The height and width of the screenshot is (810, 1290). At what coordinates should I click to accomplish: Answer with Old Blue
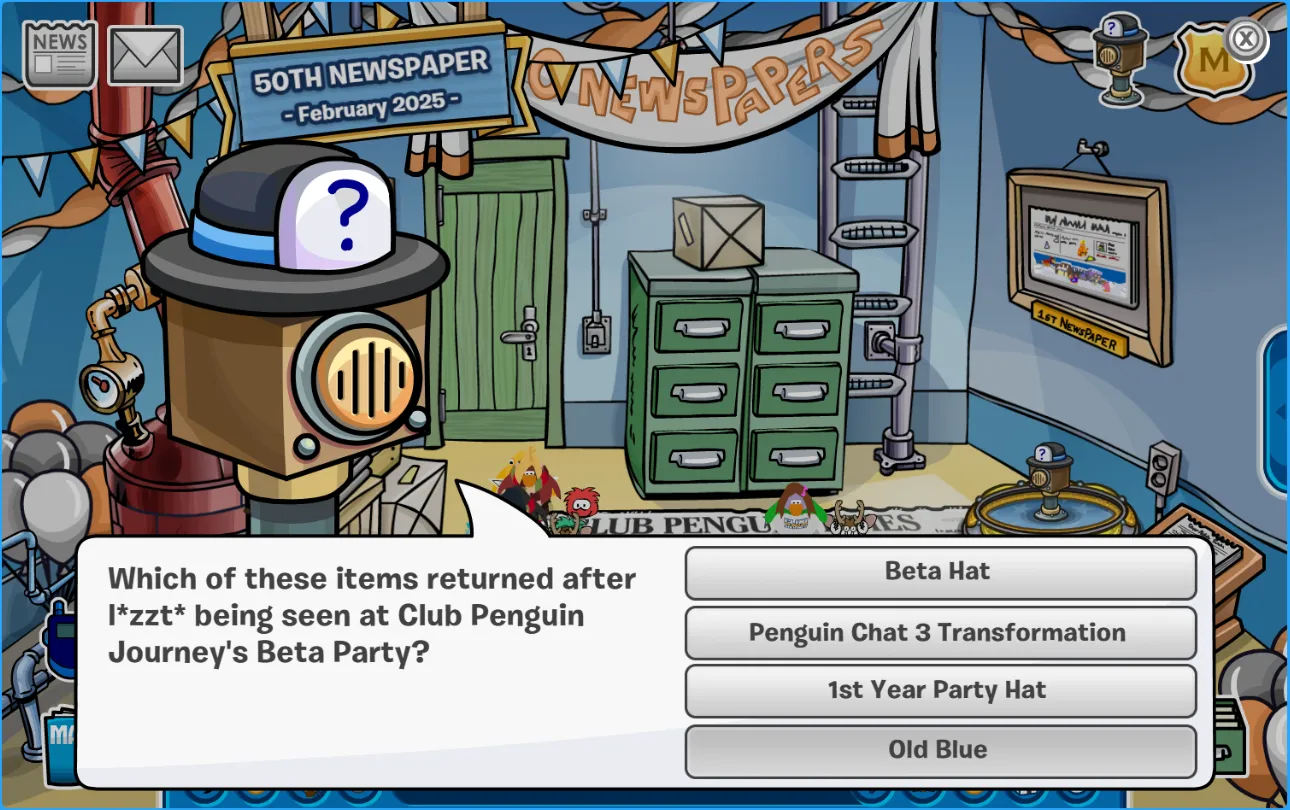coord(939,750)
